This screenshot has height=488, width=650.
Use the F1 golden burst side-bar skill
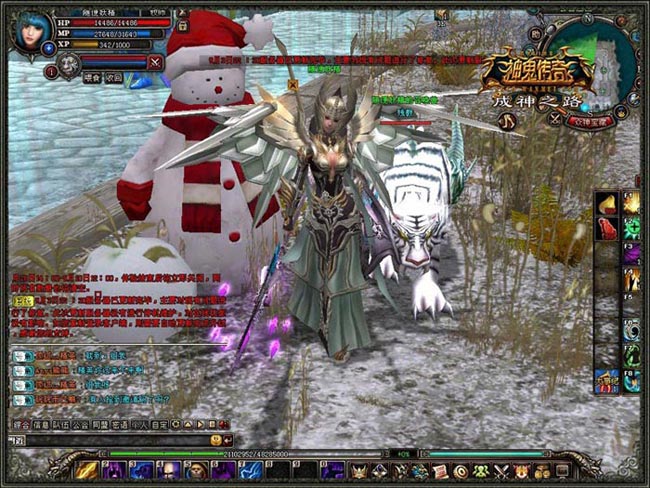coord(632,204)
